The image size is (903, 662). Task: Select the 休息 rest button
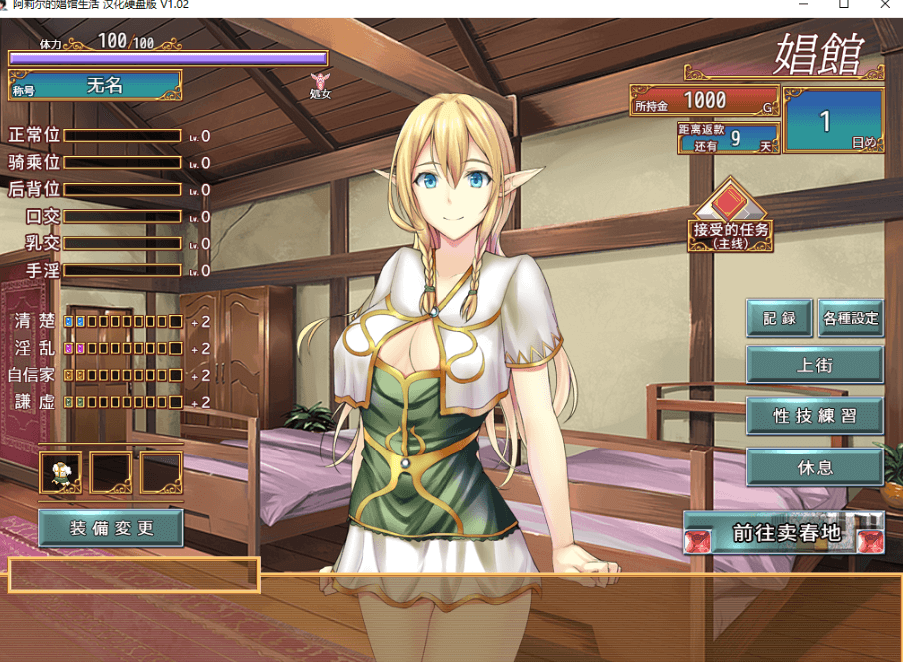[x=815, y=466]
